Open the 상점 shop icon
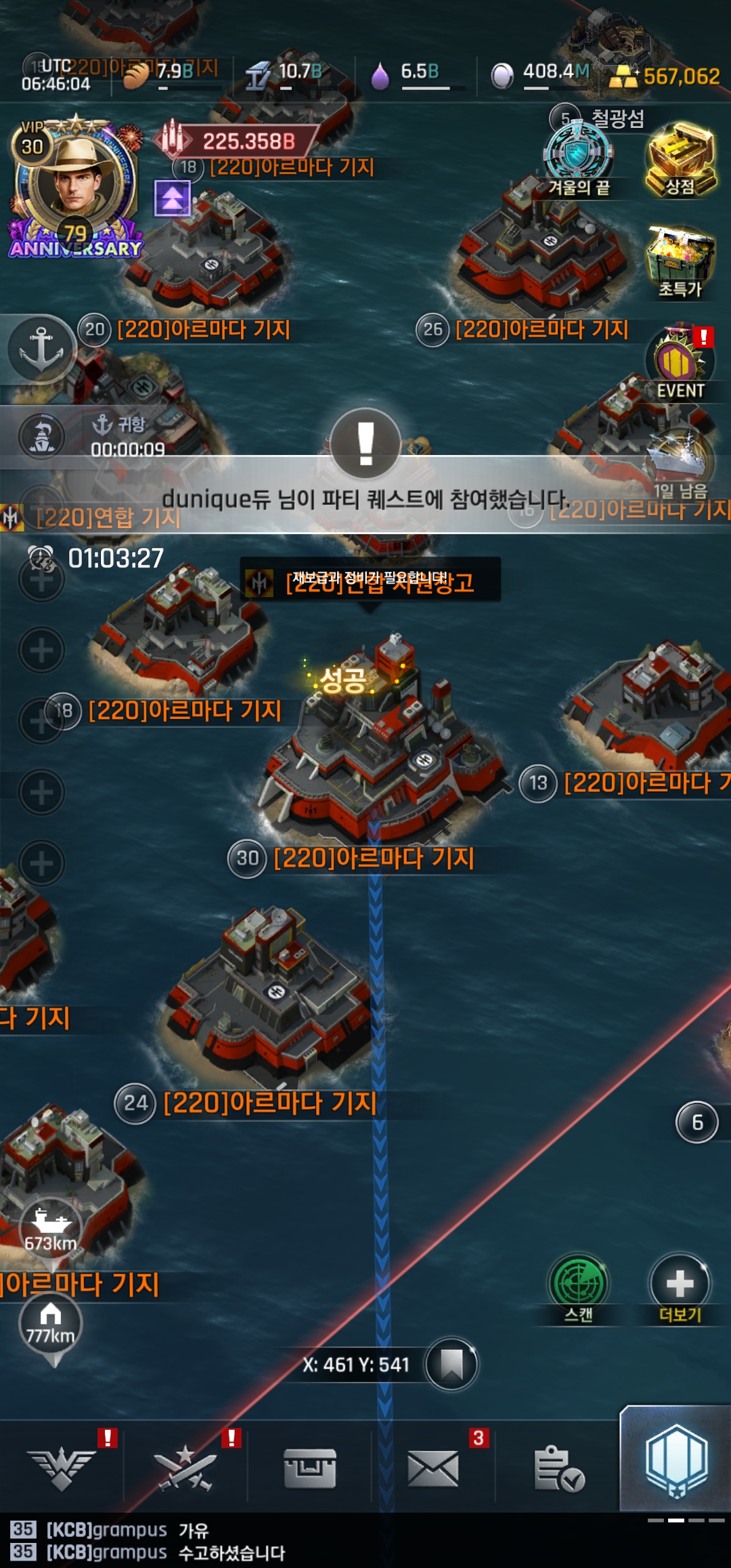 pyautogui.click(x=680, y=160)
